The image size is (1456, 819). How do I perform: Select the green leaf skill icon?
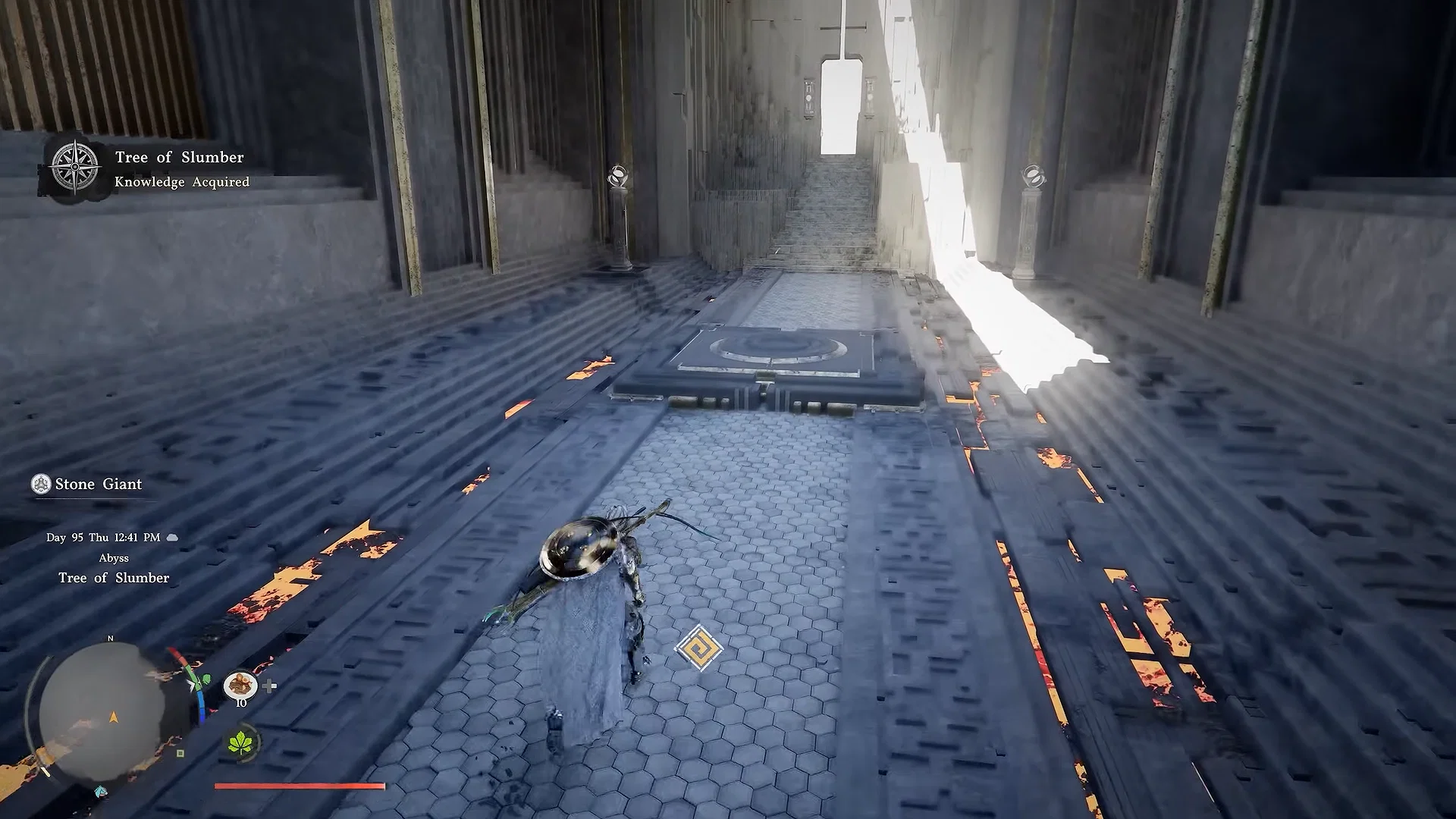[240, 742]
